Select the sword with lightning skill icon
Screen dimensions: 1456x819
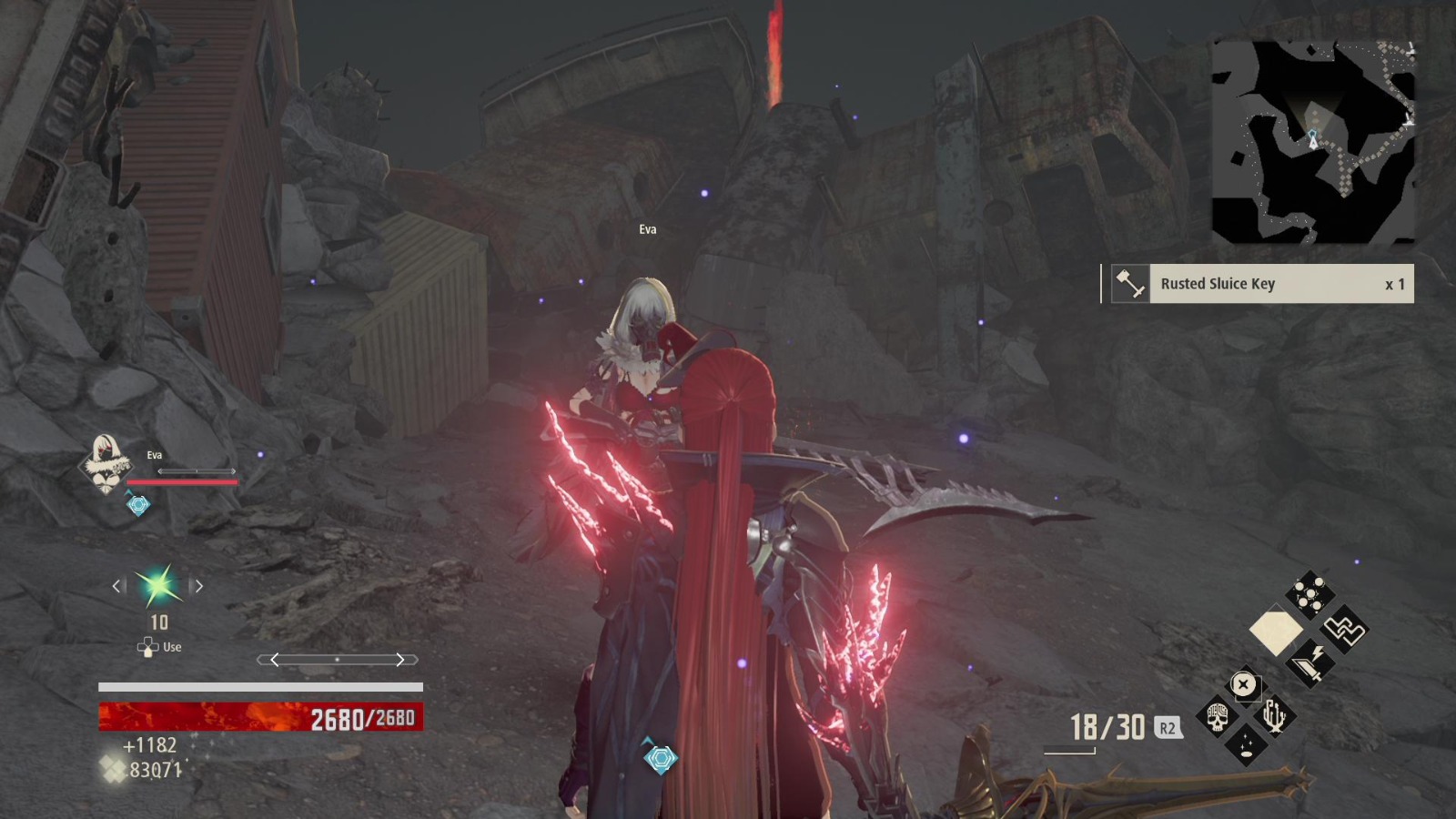point(1309,663)
